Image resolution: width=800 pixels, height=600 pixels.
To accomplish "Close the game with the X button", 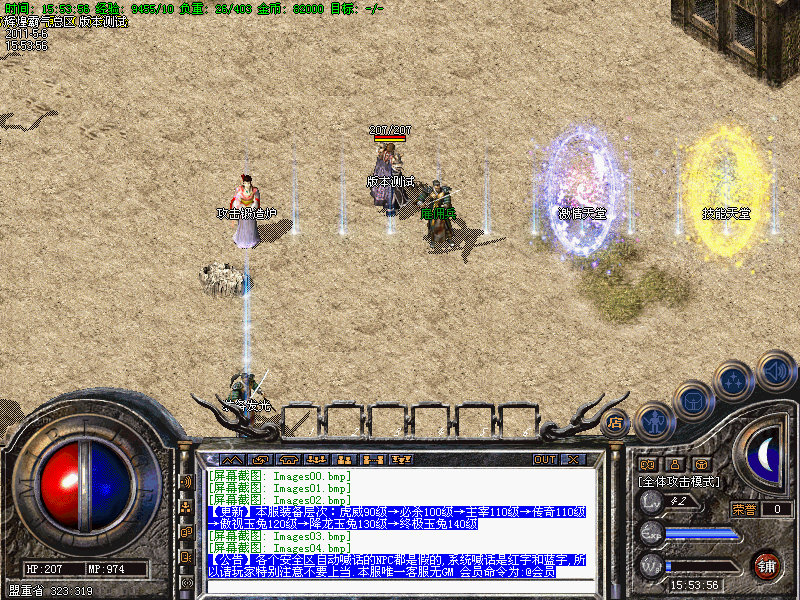I will [x=573, y=460].
